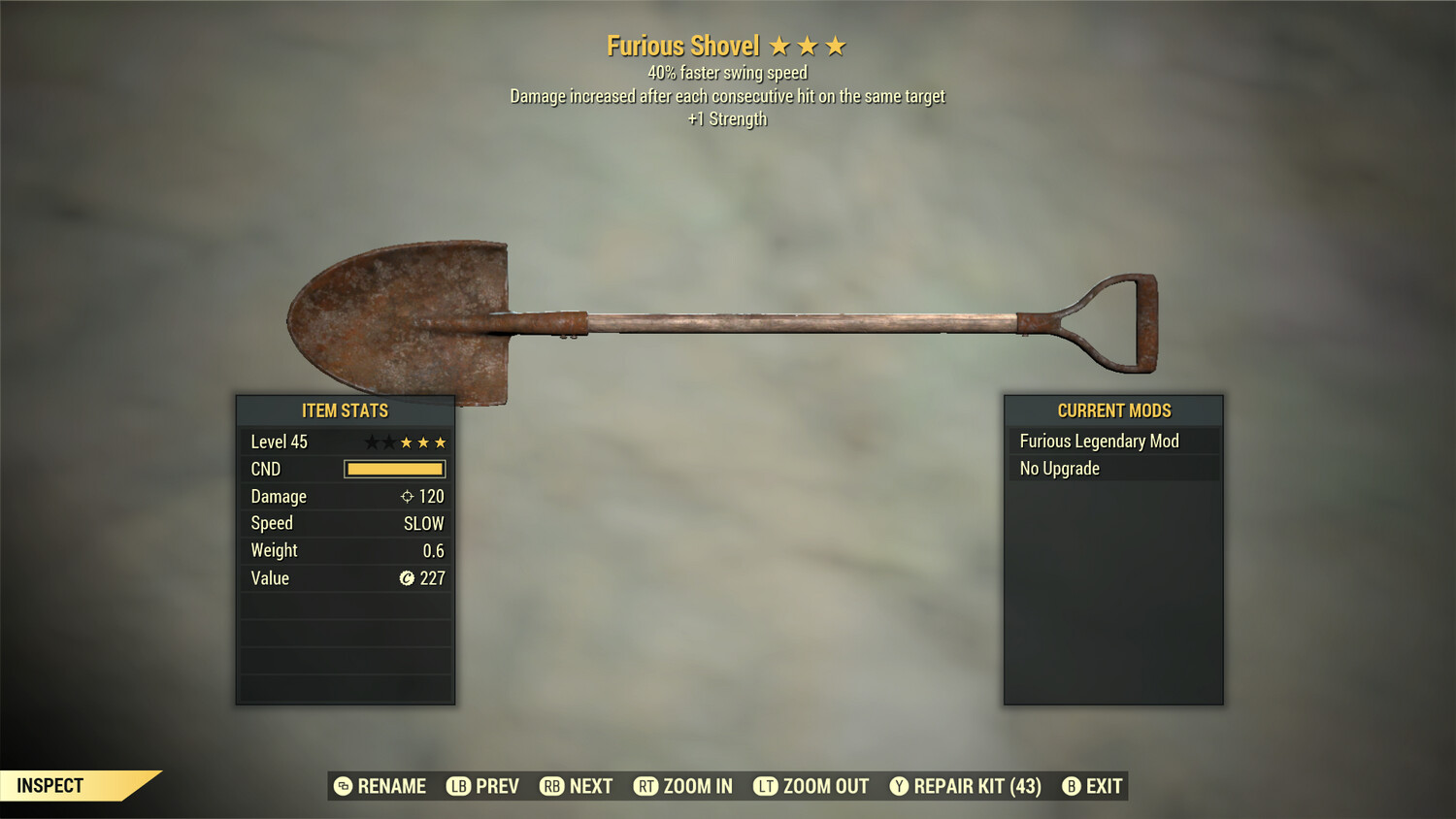Screen dimensions: 1456x819
Task: Select the No Upgrade mod row
Action: 1113,469
